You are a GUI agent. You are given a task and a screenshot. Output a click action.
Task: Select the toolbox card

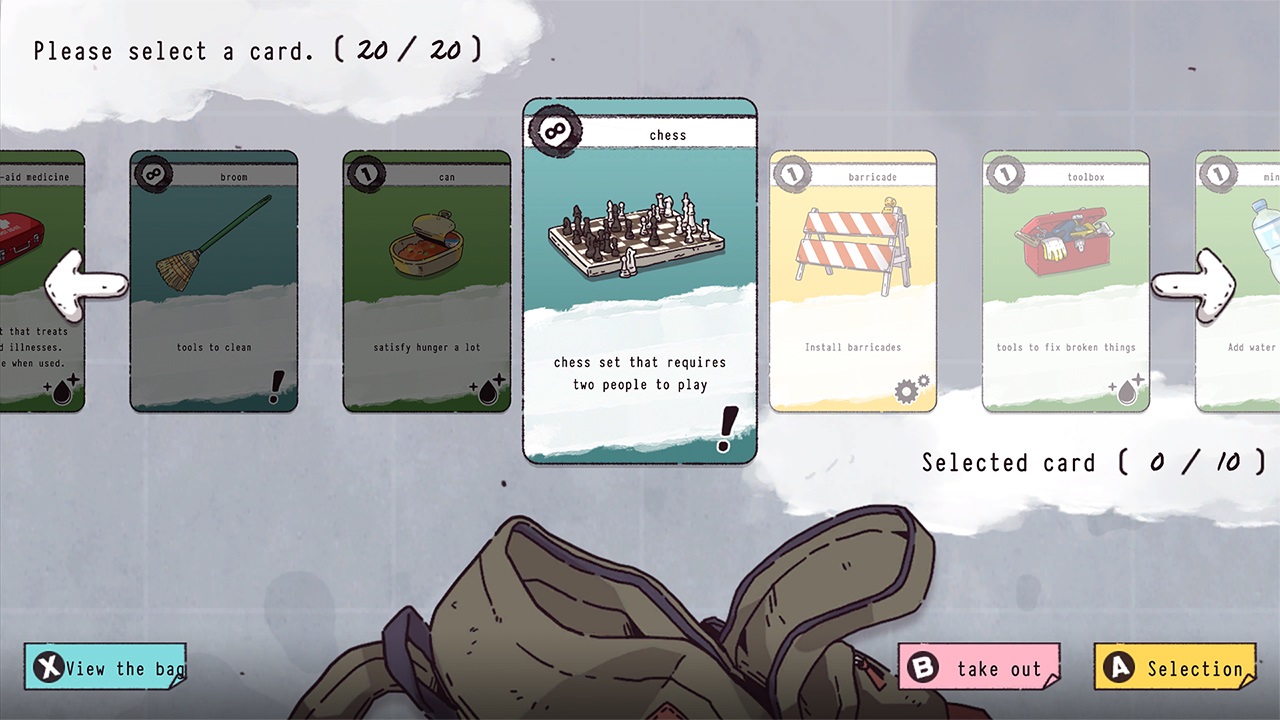(x=1065, y=280)
